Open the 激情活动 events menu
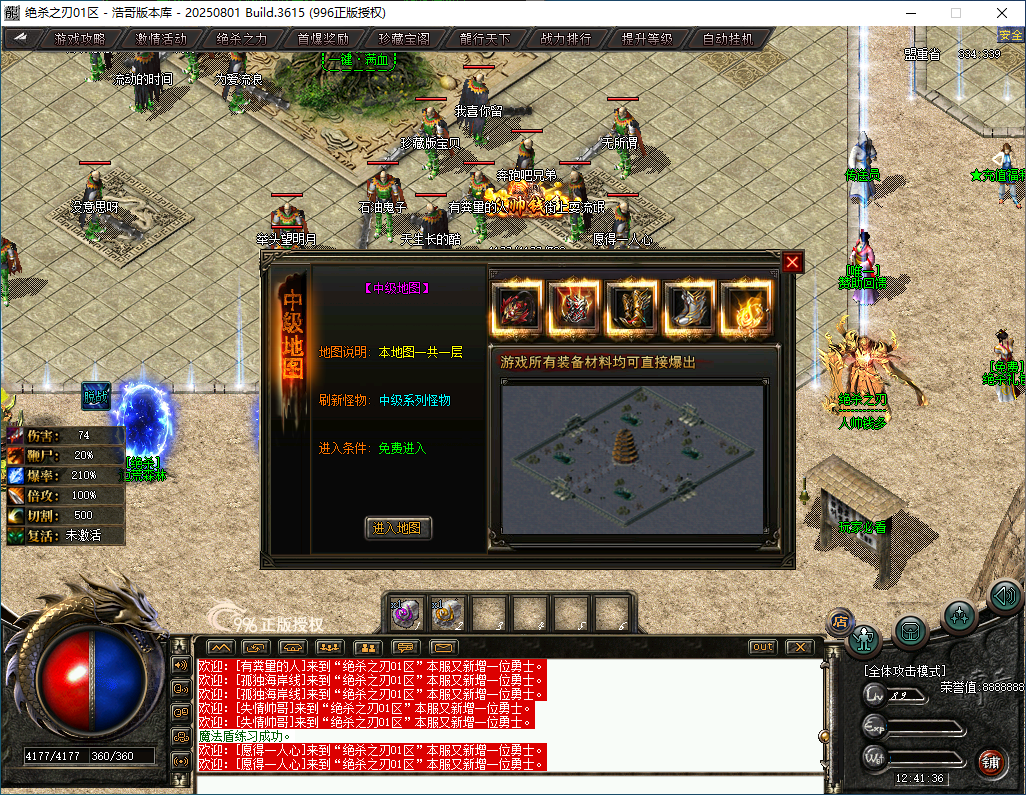Screen dimensions: 1026x795 (161, 39)
